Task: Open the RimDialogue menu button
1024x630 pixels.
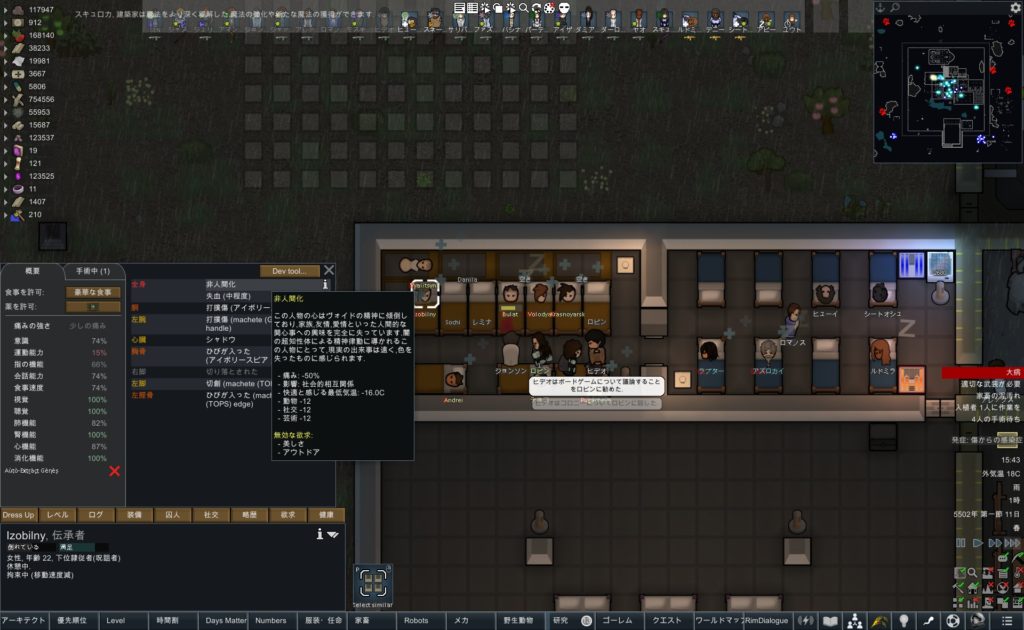Action: (767, 621)
